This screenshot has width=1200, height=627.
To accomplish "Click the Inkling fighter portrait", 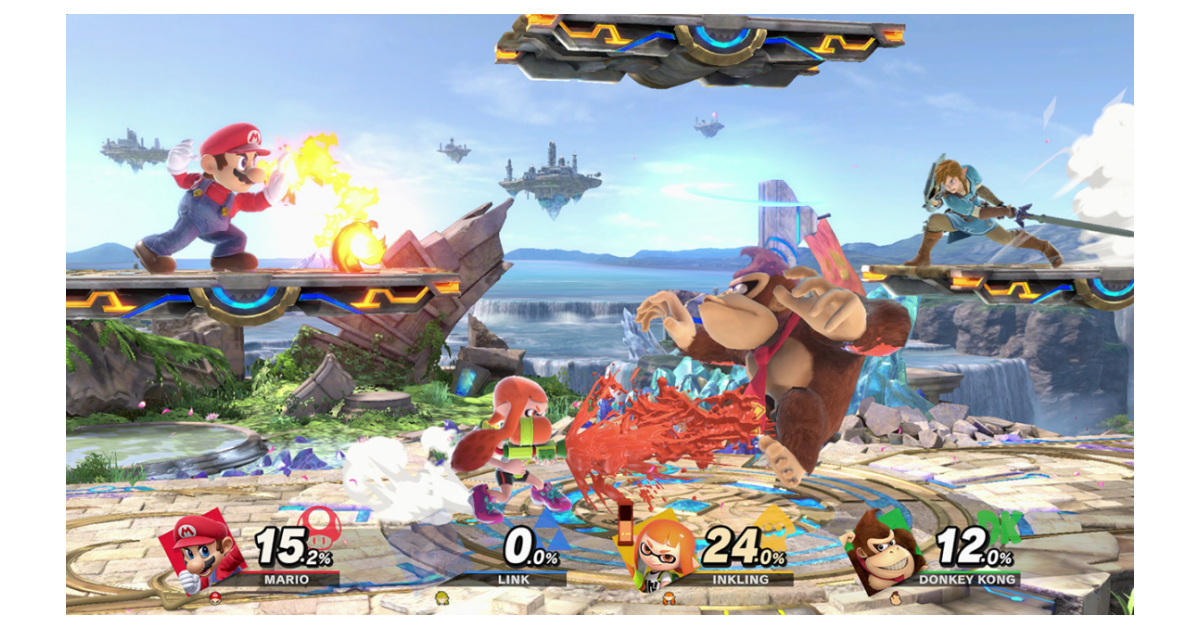I will click(x=663, y=553).
